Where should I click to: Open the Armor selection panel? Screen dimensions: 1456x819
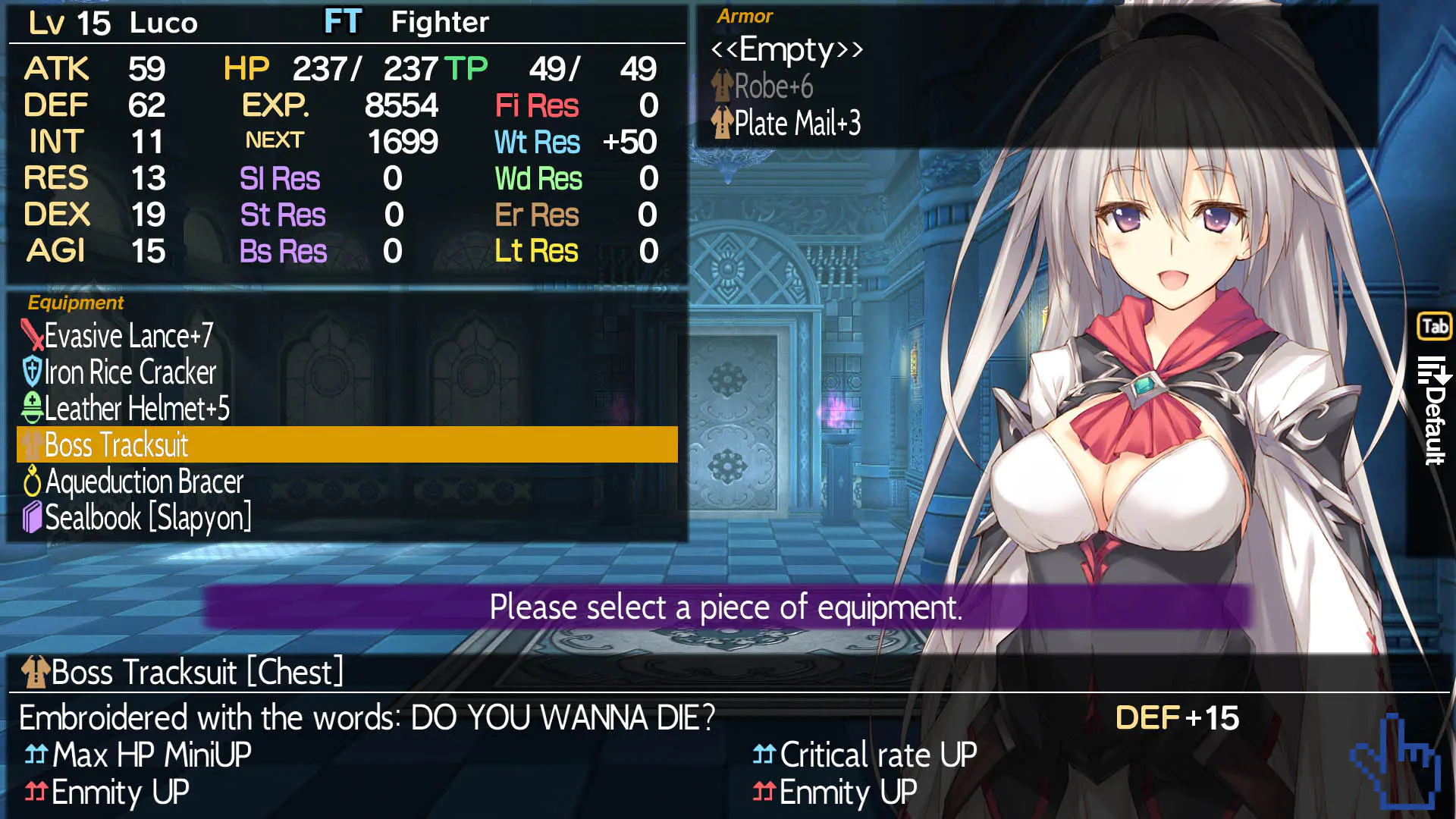click(745, 16)
